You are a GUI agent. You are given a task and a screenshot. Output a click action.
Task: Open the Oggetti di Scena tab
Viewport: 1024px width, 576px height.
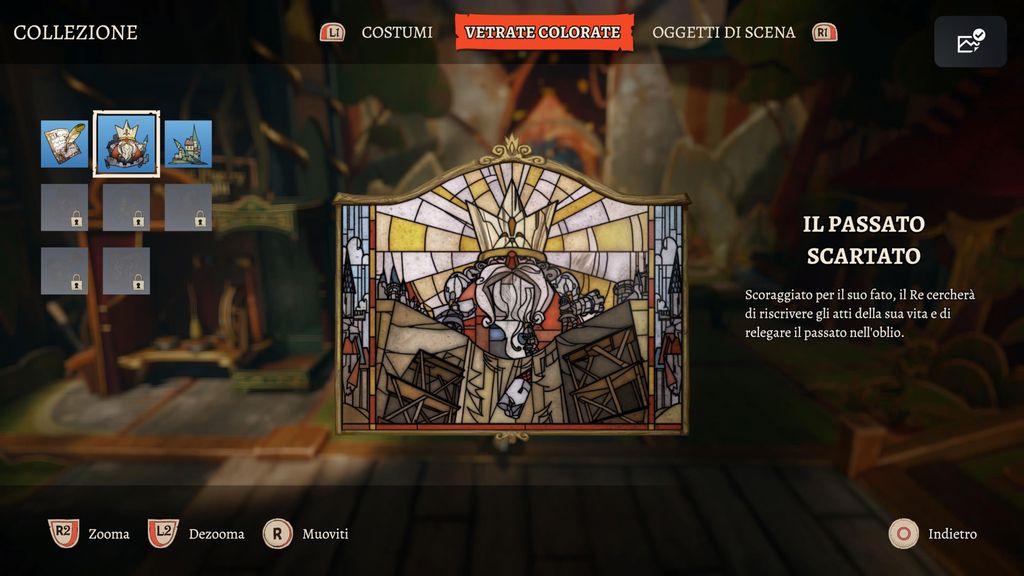(x=723, y=32)
